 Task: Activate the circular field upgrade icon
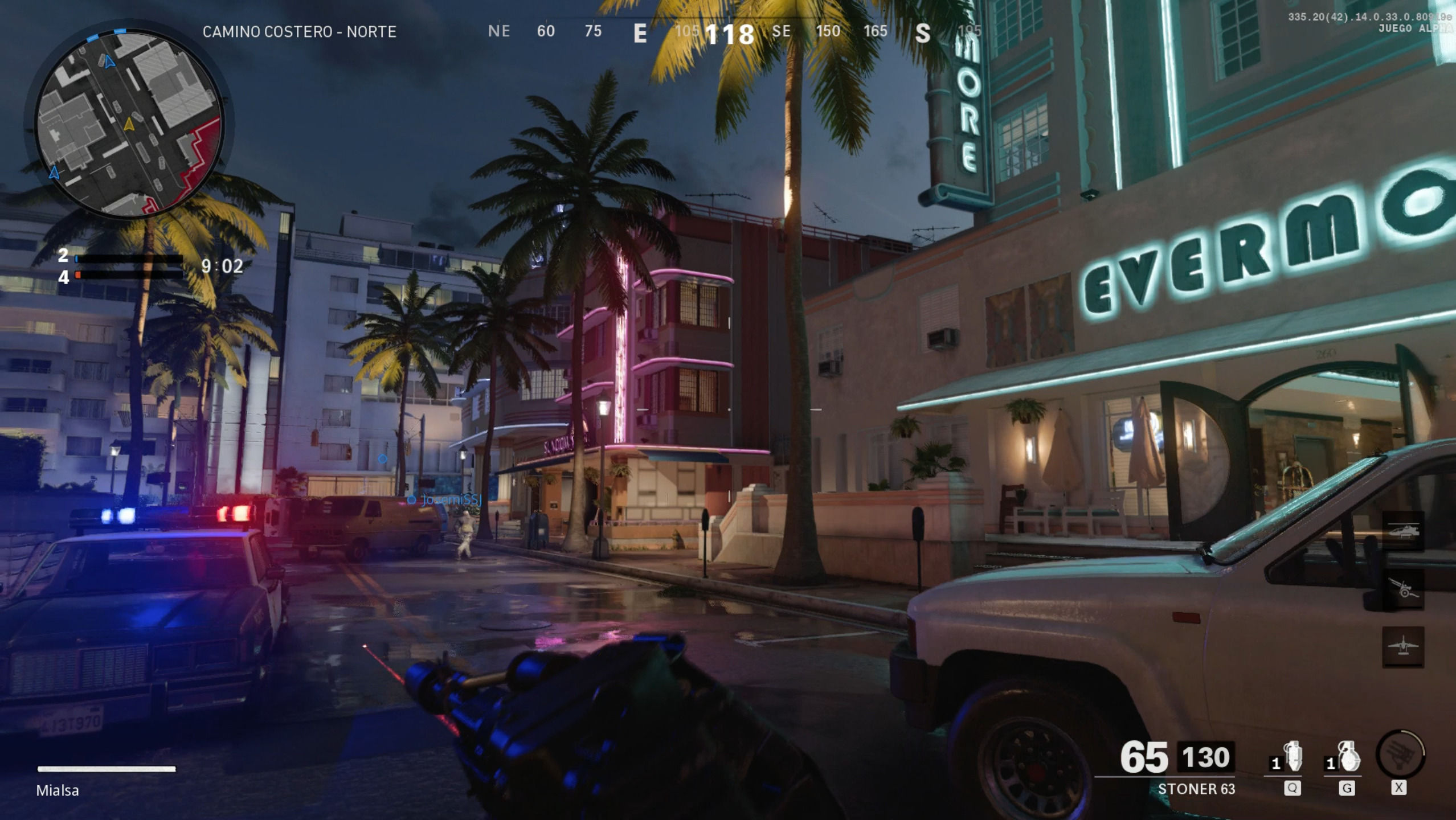[x=1400, y=754]
